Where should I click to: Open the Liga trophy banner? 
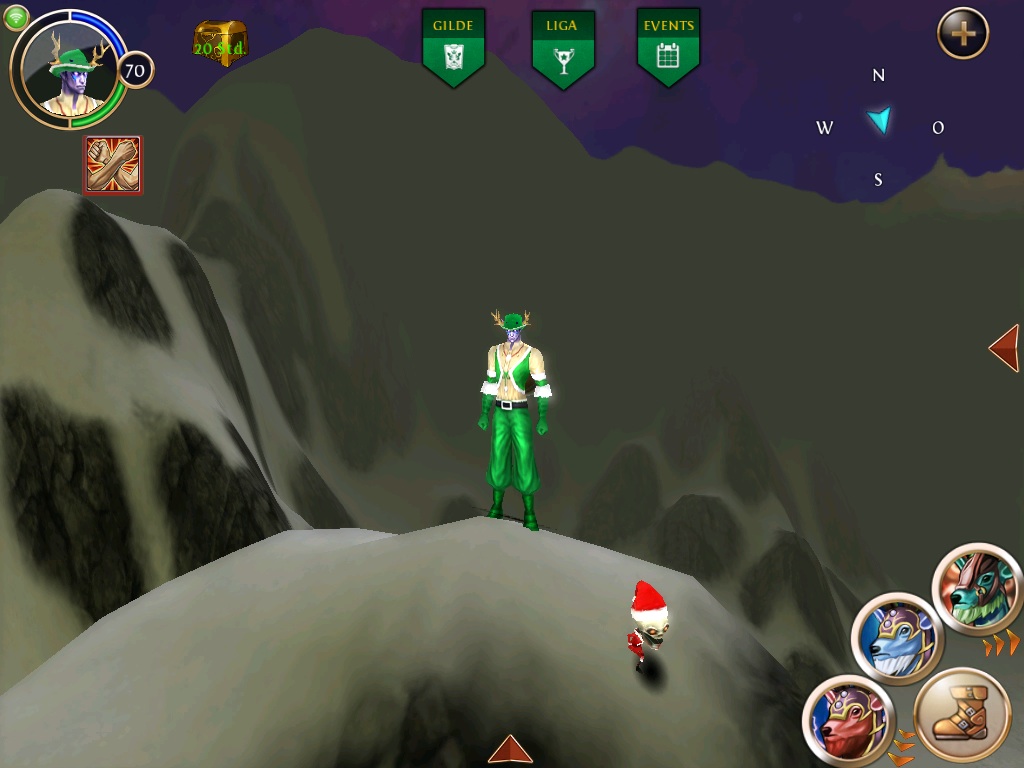click(562, 48)
